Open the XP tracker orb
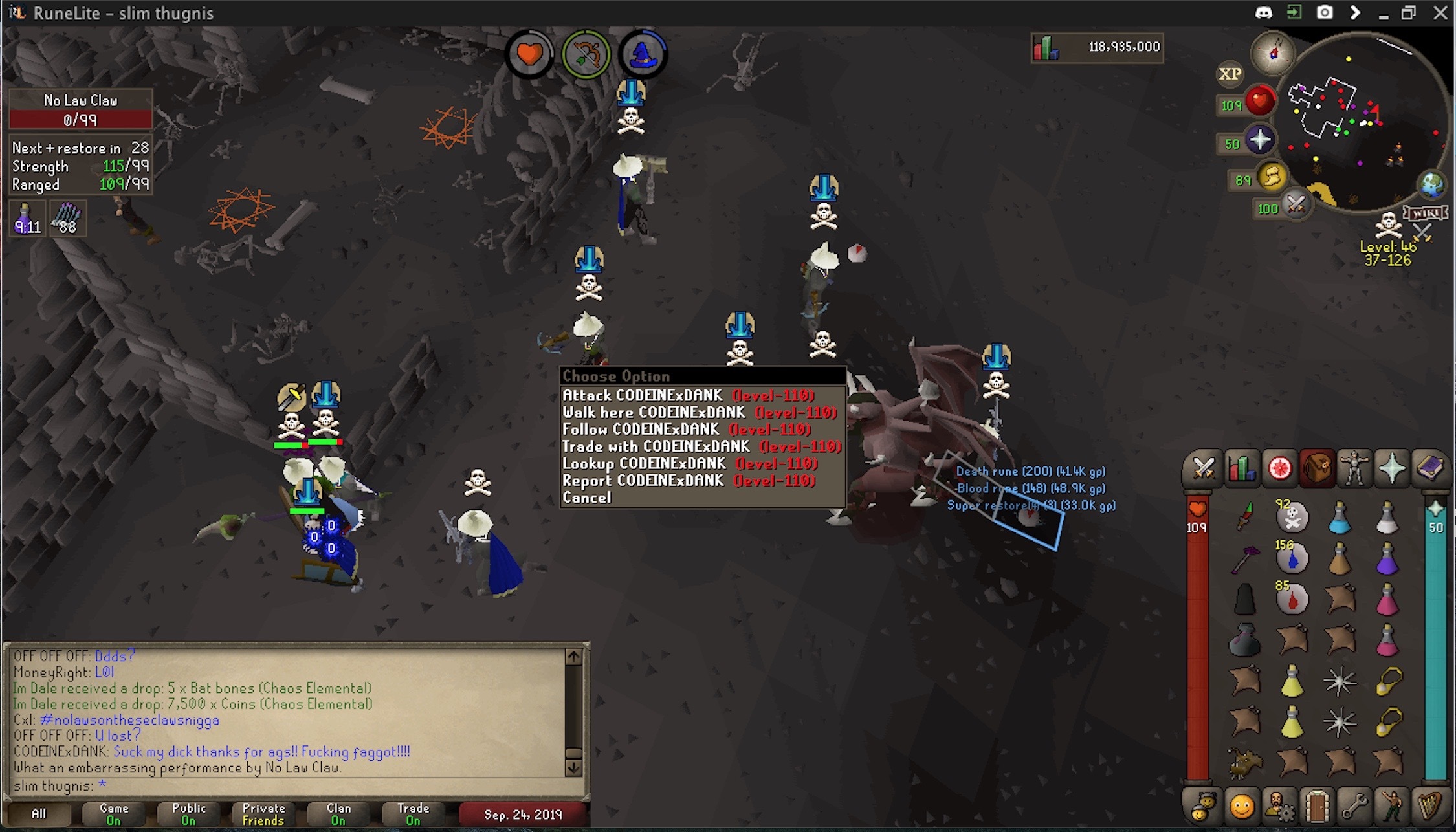This screenshot has width=1456, height=832. (x=1230, y=74)
